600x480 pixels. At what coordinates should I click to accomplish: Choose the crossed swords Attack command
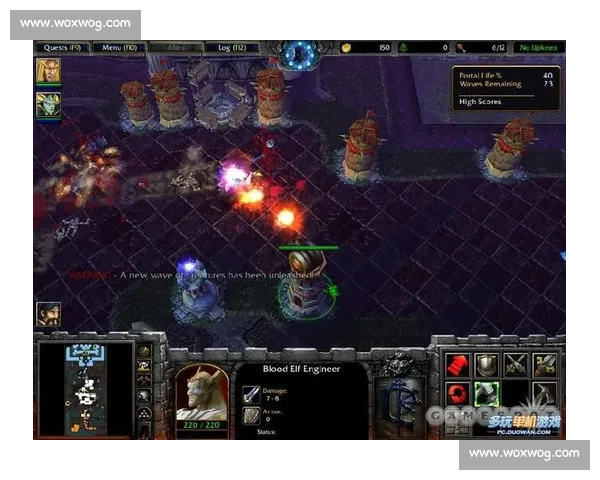coord(516,363)
